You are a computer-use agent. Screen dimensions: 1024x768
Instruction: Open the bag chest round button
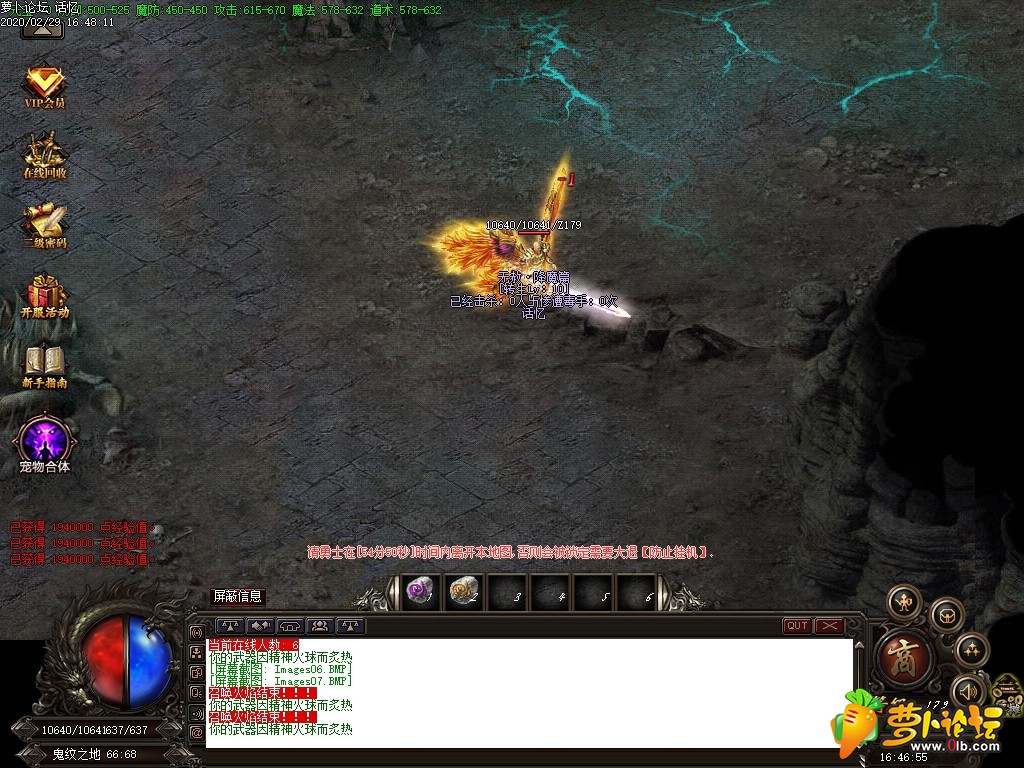pos(946,614)
